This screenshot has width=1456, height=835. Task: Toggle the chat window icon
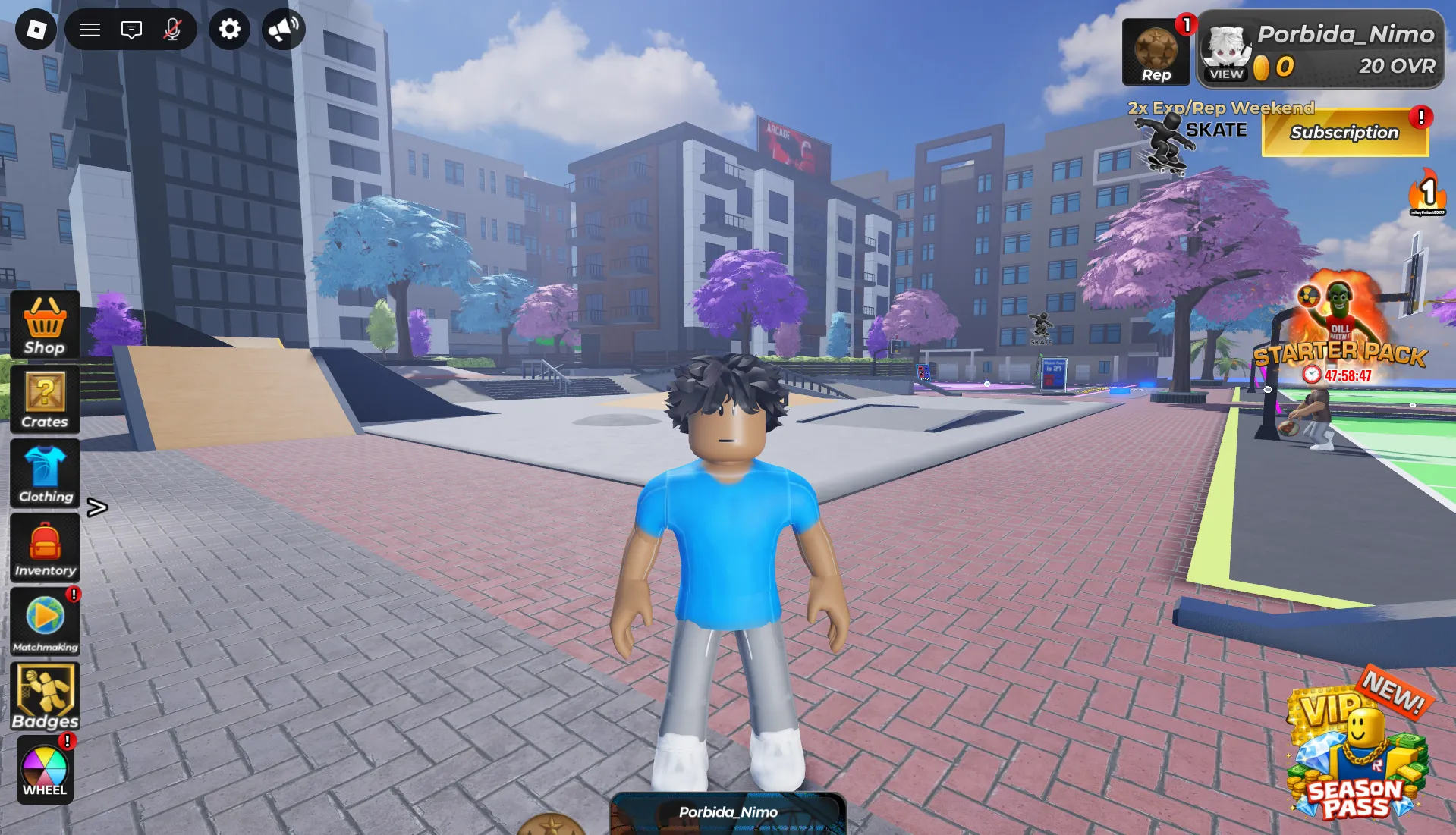coord(131,30)
